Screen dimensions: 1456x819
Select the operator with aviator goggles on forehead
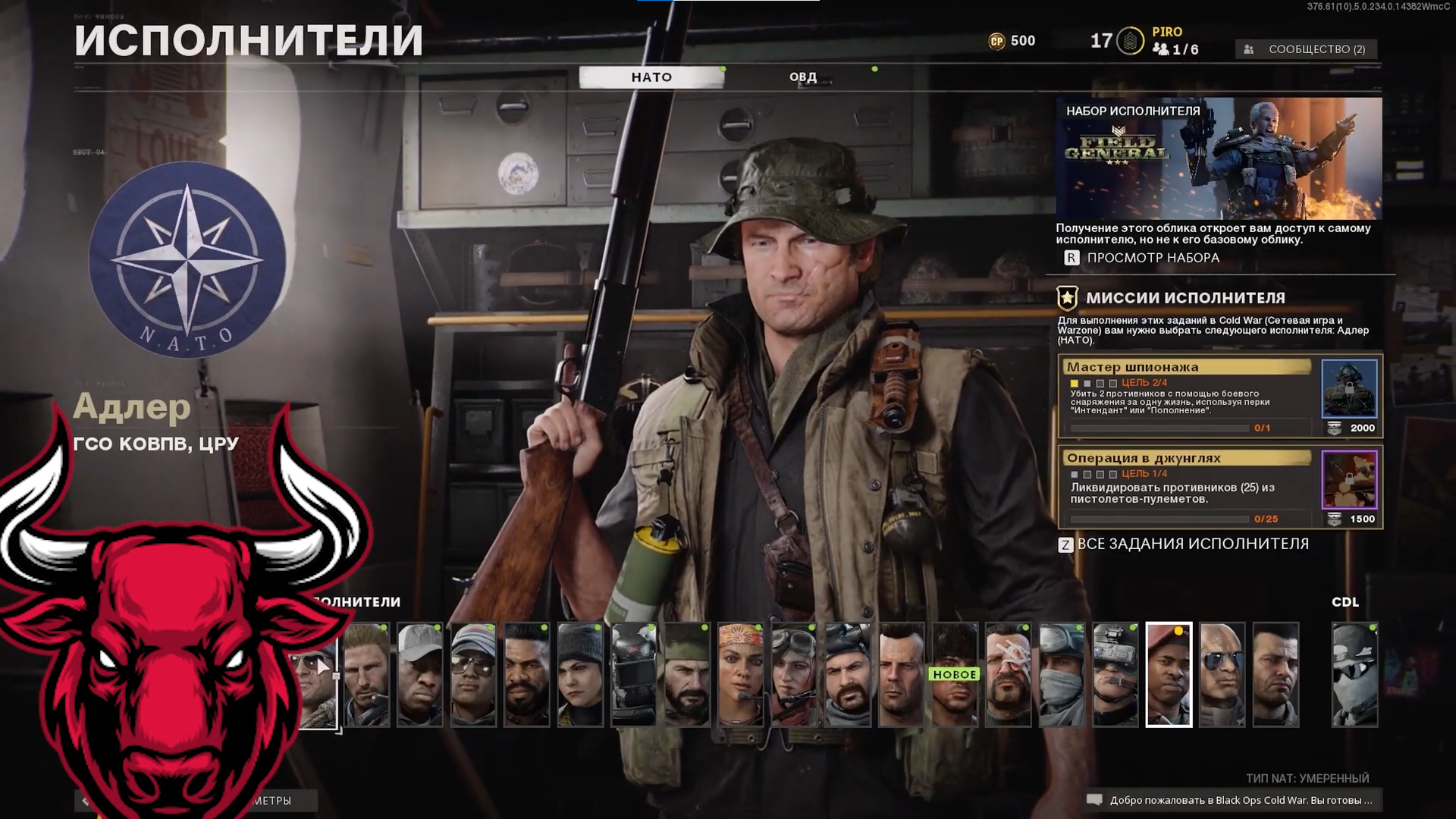click(794, 675)
